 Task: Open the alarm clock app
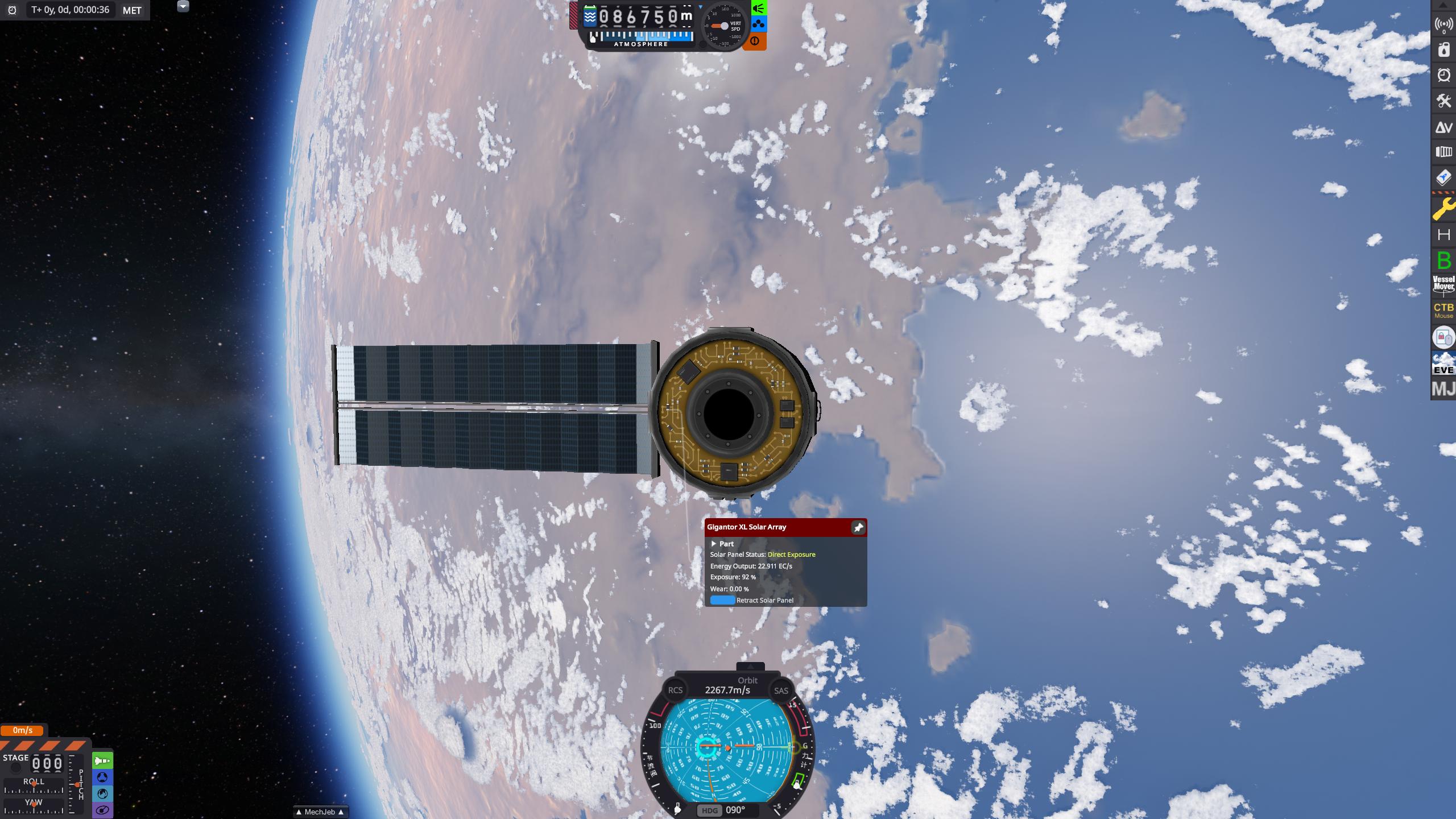[1443, 75]
